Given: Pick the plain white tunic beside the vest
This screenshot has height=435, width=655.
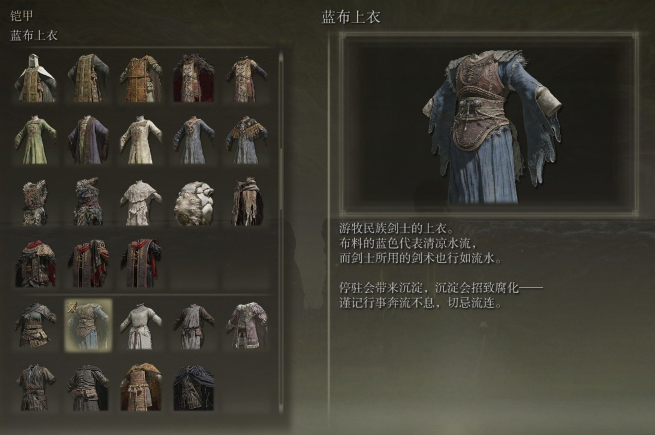Looking at the screenshot, I should coord(140,325).
